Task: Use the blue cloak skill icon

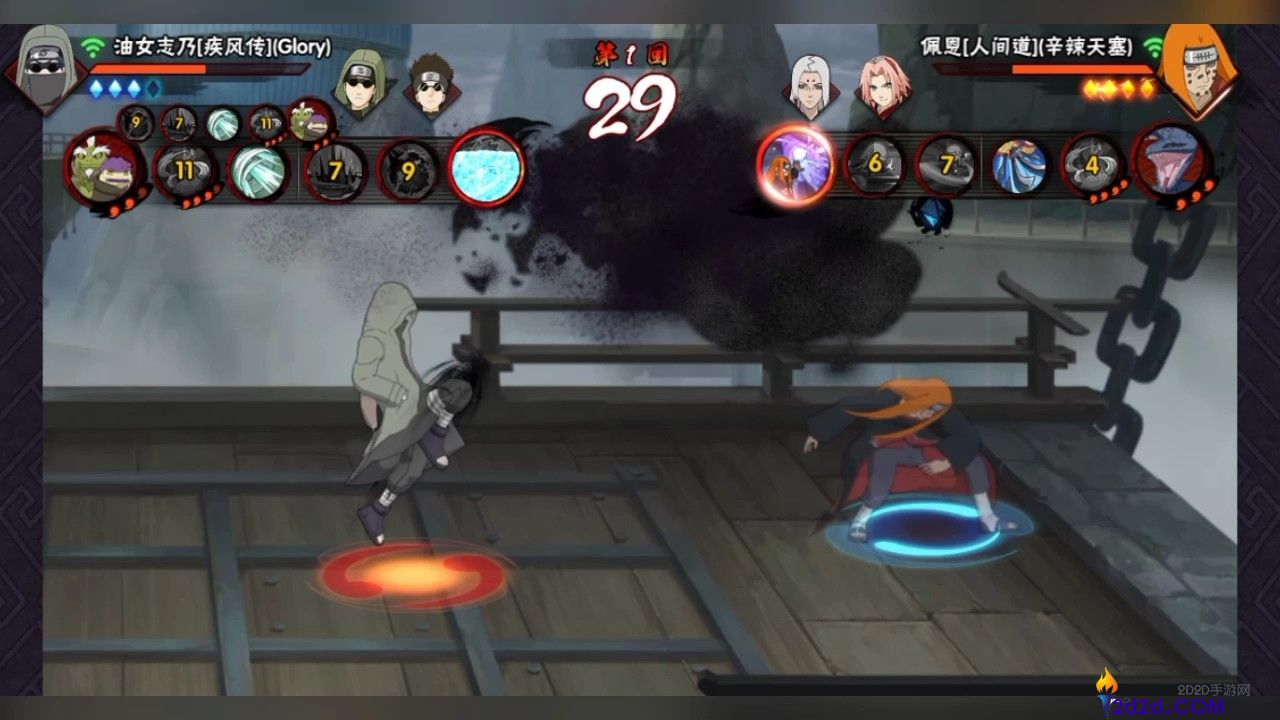Action: 1020,164
